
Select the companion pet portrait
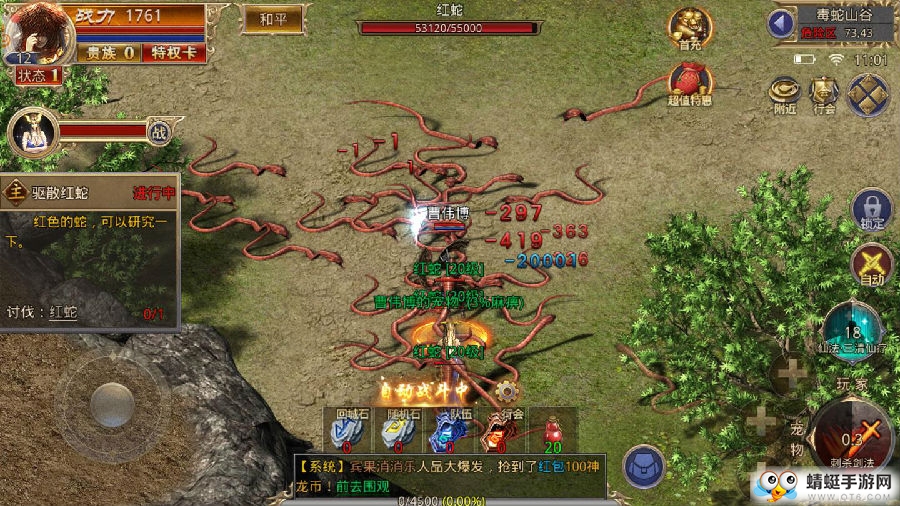(30, 132)
